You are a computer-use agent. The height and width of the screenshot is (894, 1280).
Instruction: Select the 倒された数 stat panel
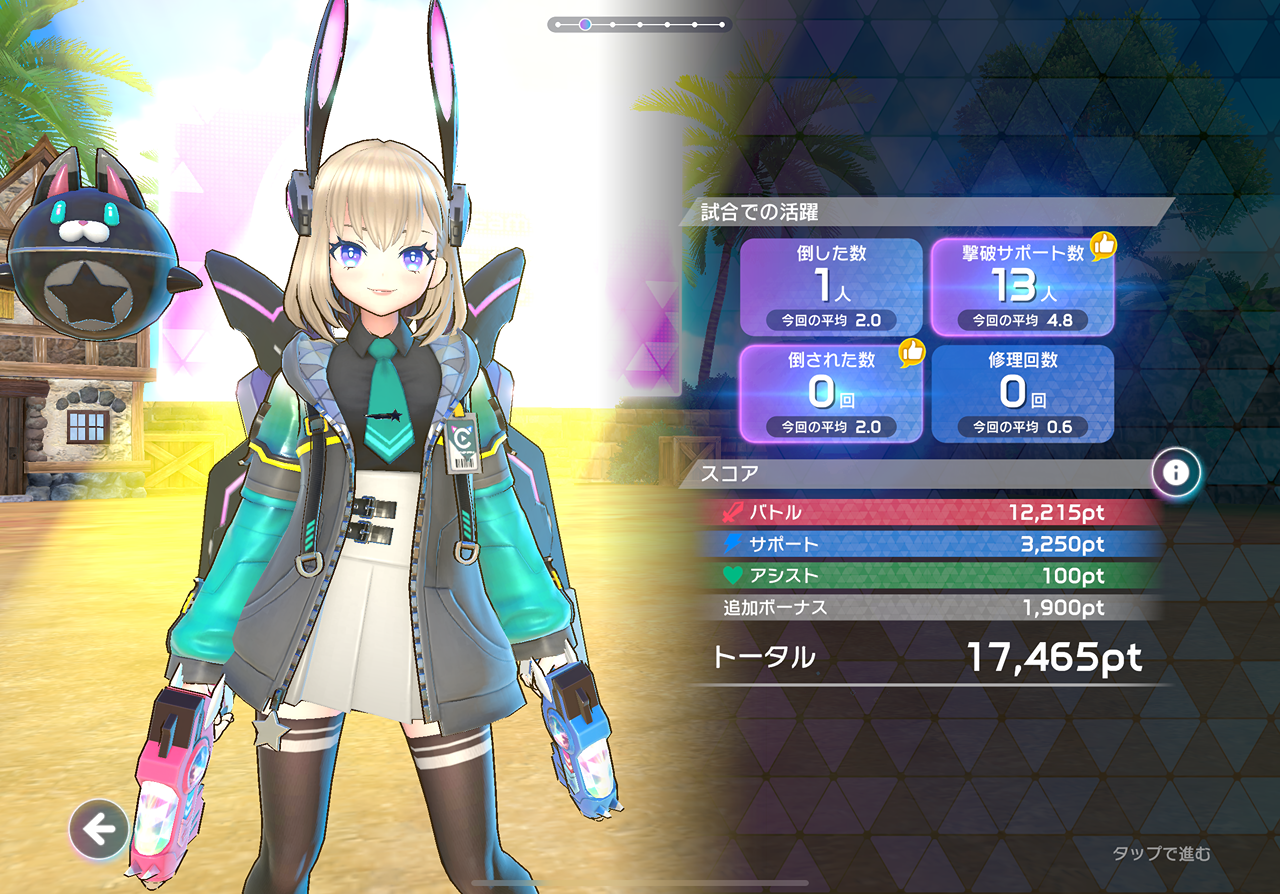pyautogui.click(x=831, y=393)
